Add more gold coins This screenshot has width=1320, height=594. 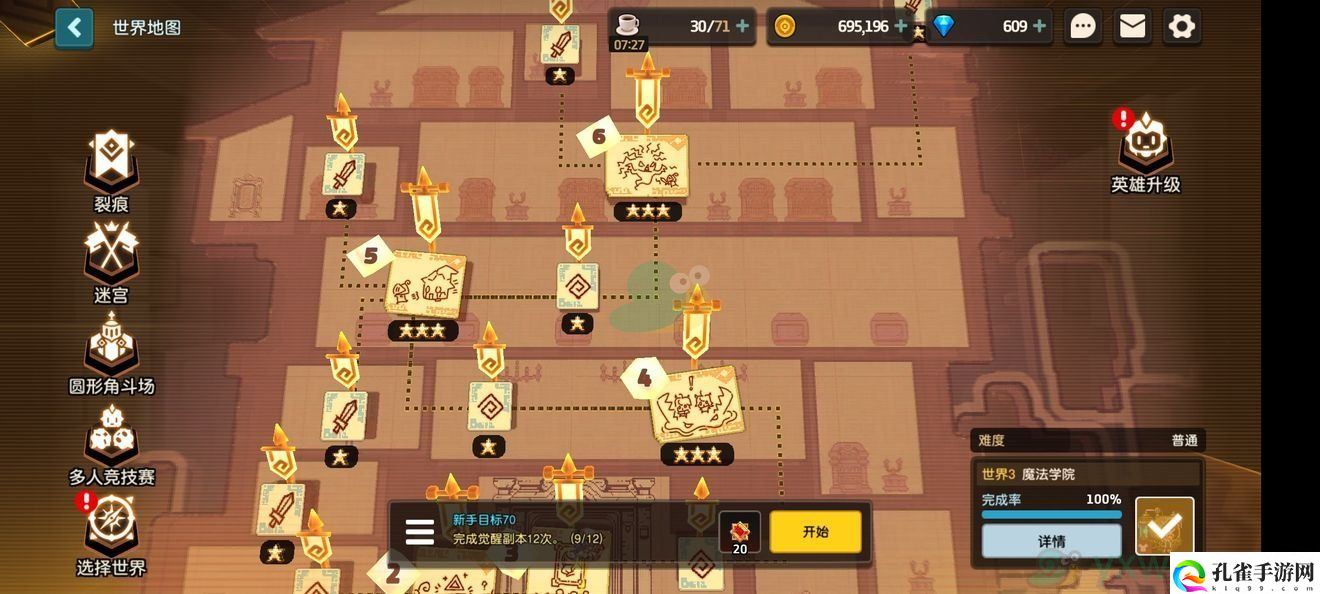901,26
